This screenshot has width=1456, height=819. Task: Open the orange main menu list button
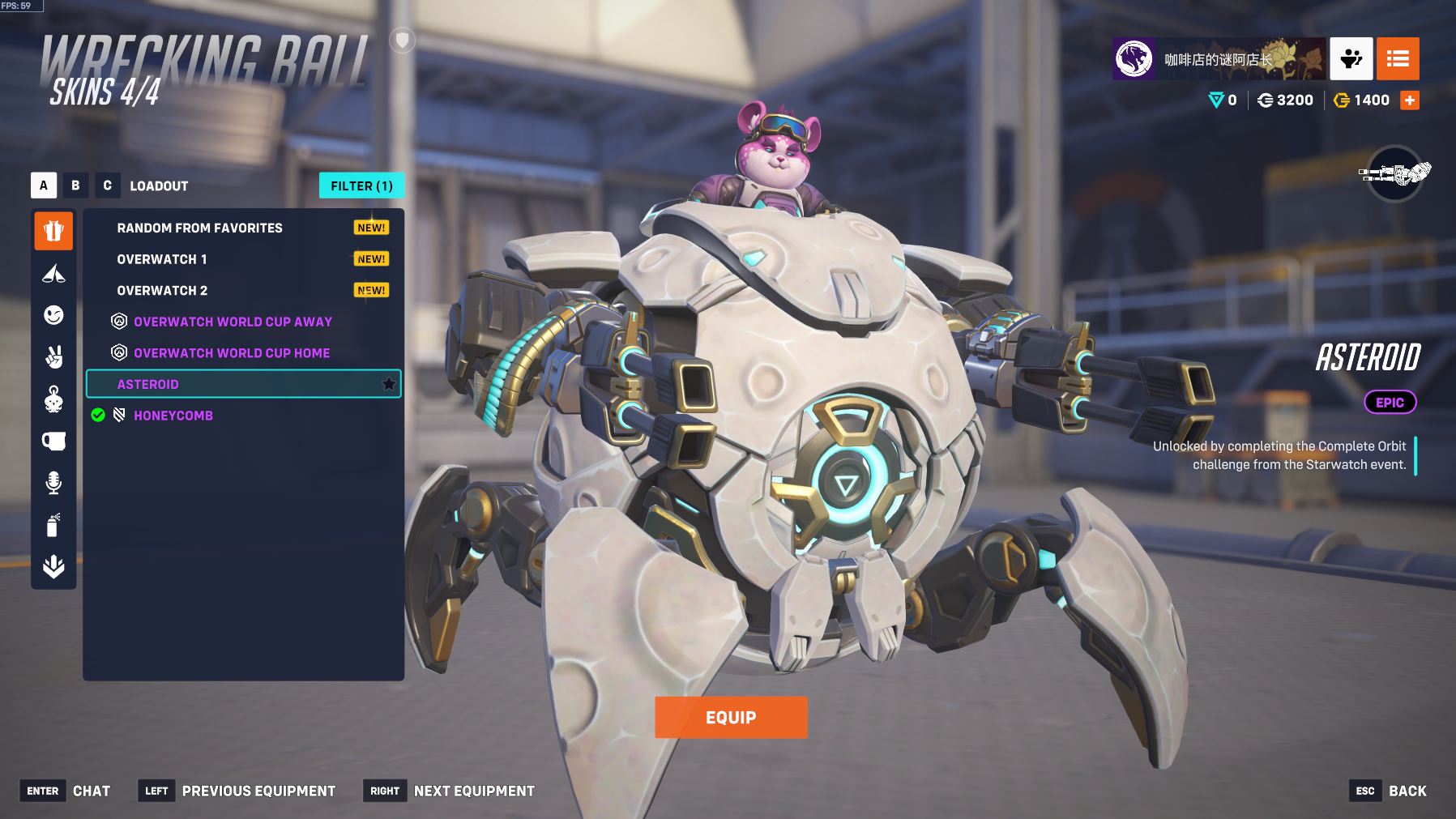[1398, 58]
